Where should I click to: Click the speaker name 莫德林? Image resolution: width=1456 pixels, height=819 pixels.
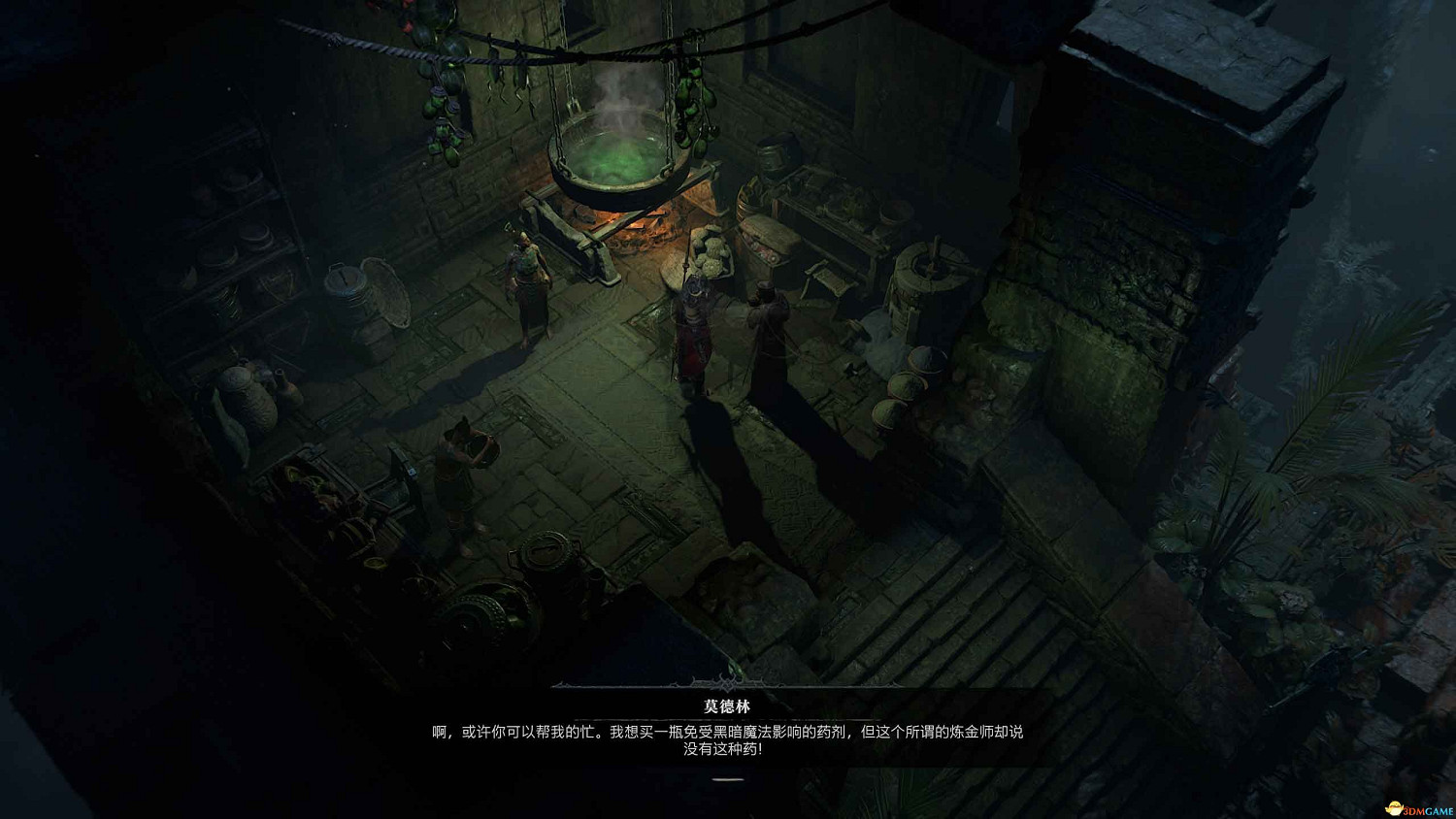[727, 704]
